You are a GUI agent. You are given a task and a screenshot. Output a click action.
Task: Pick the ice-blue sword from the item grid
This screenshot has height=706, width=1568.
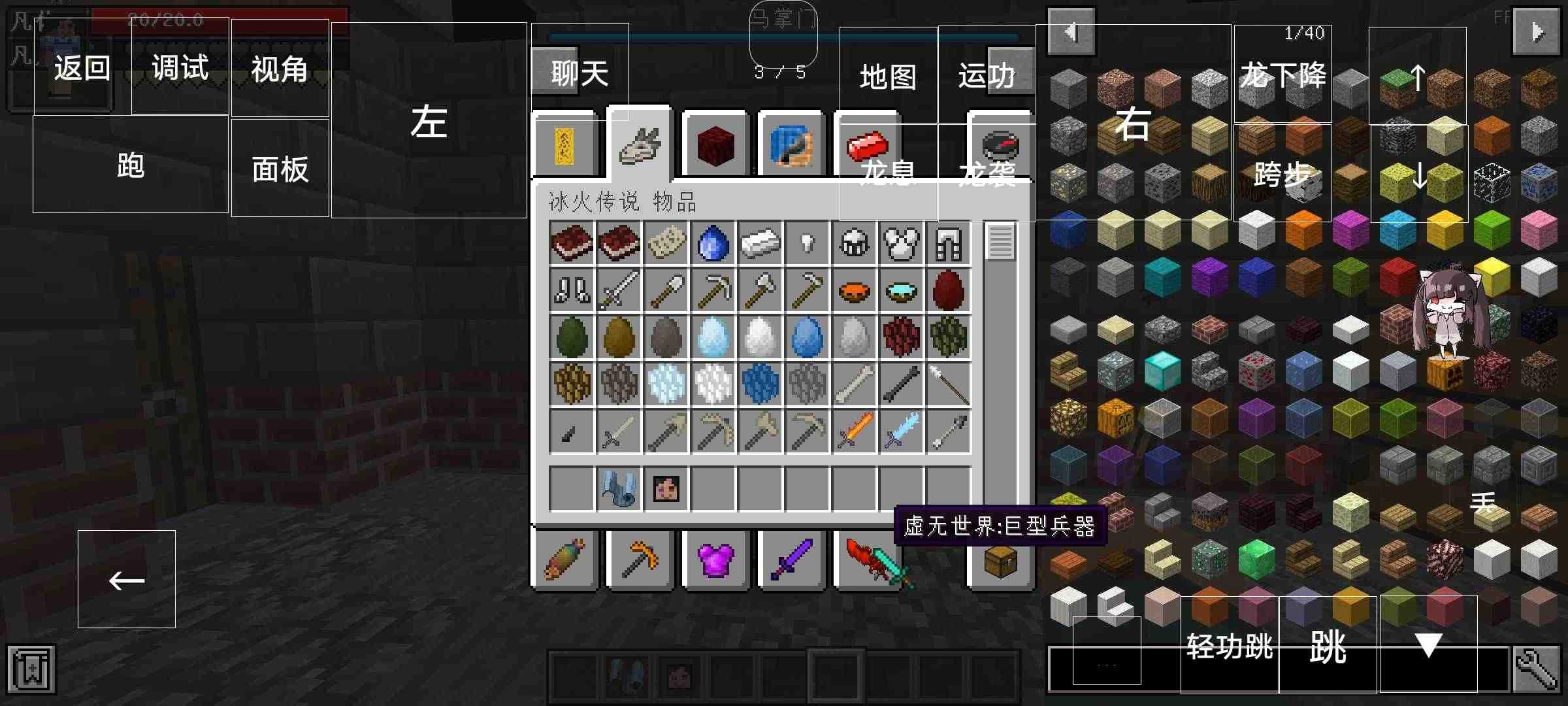[902, 431]
